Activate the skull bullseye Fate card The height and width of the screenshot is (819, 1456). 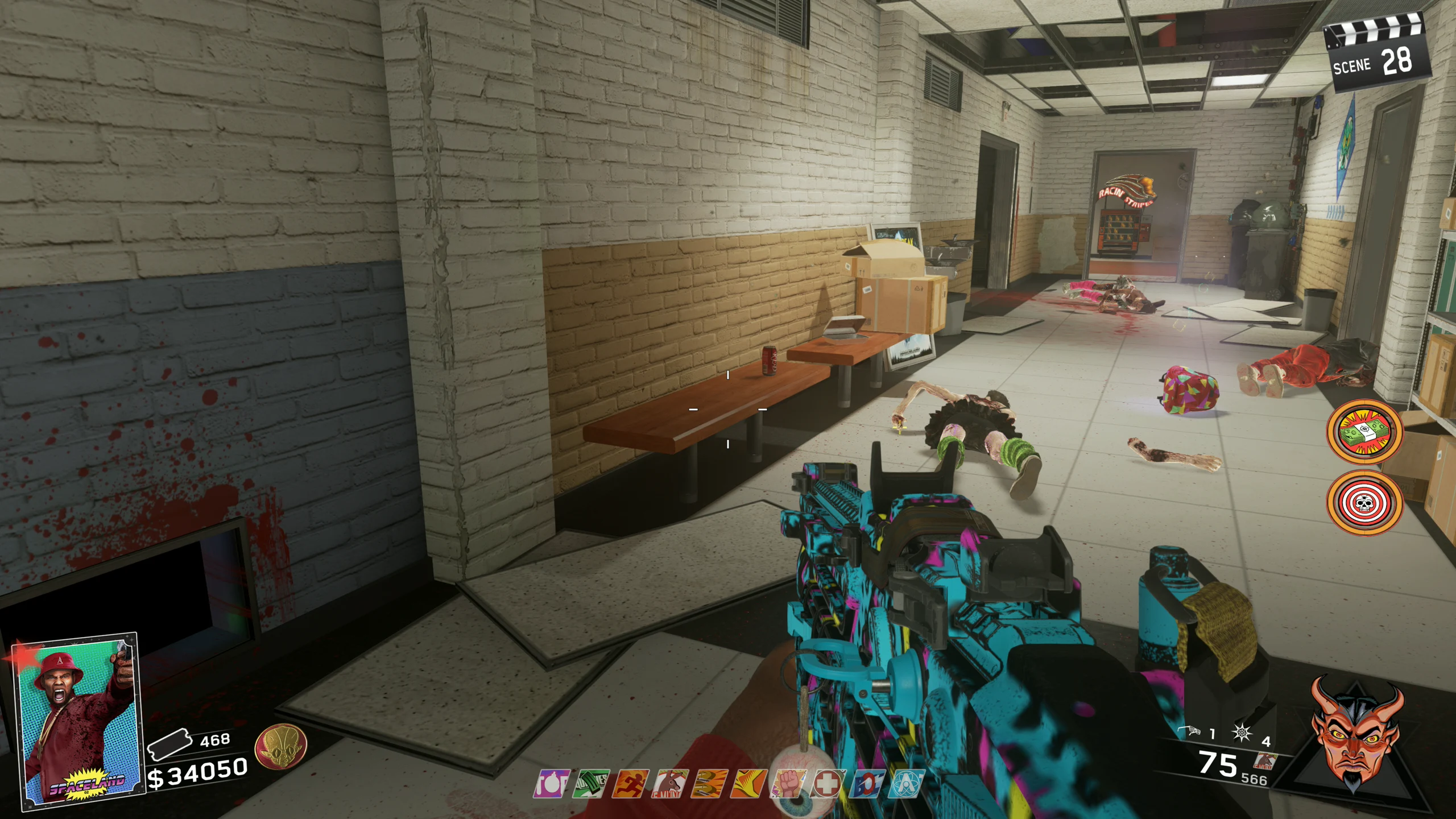1364,502
